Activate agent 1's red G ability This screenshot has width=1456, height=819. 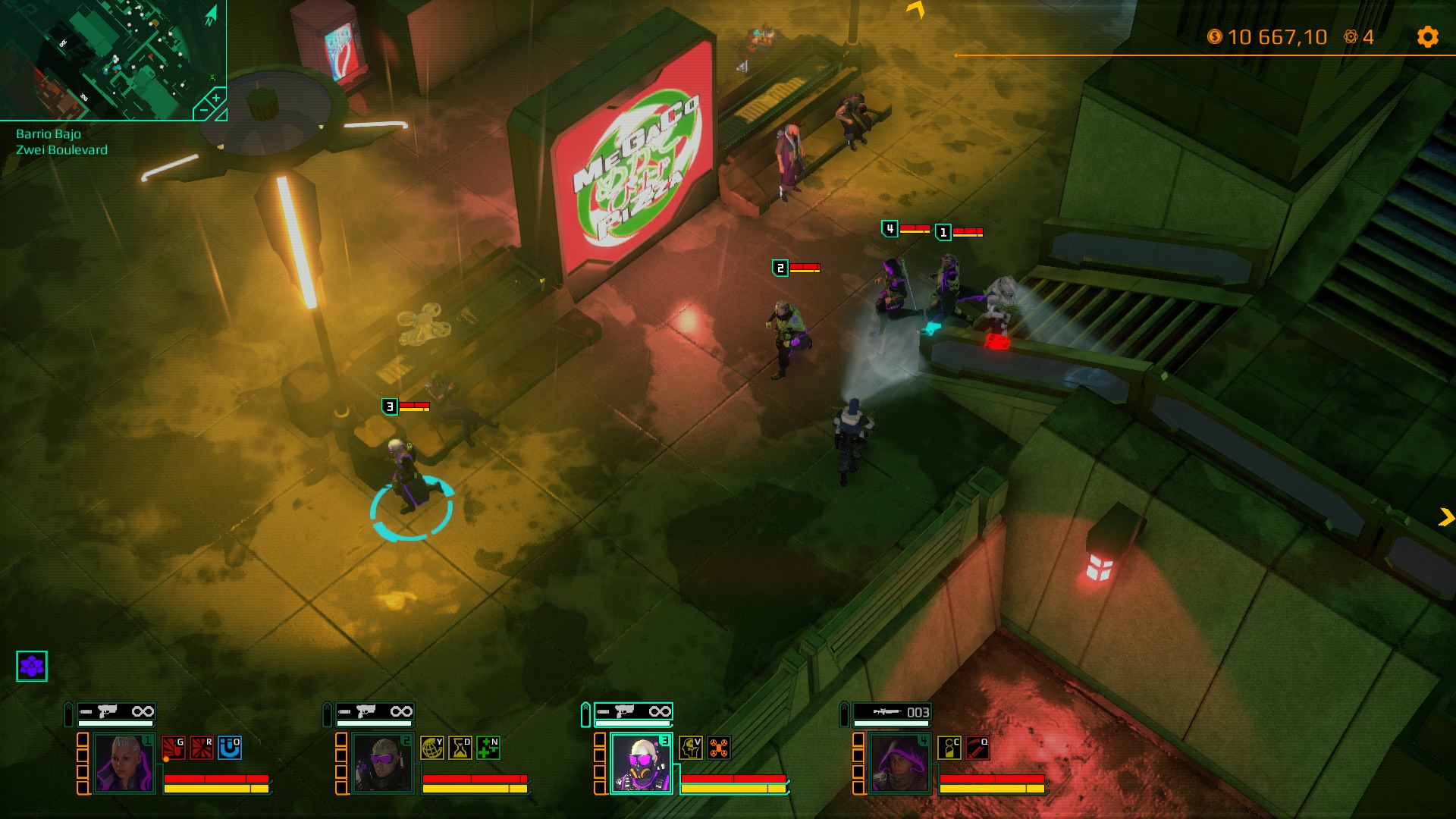pyautogui.click(x=173, y=748)
